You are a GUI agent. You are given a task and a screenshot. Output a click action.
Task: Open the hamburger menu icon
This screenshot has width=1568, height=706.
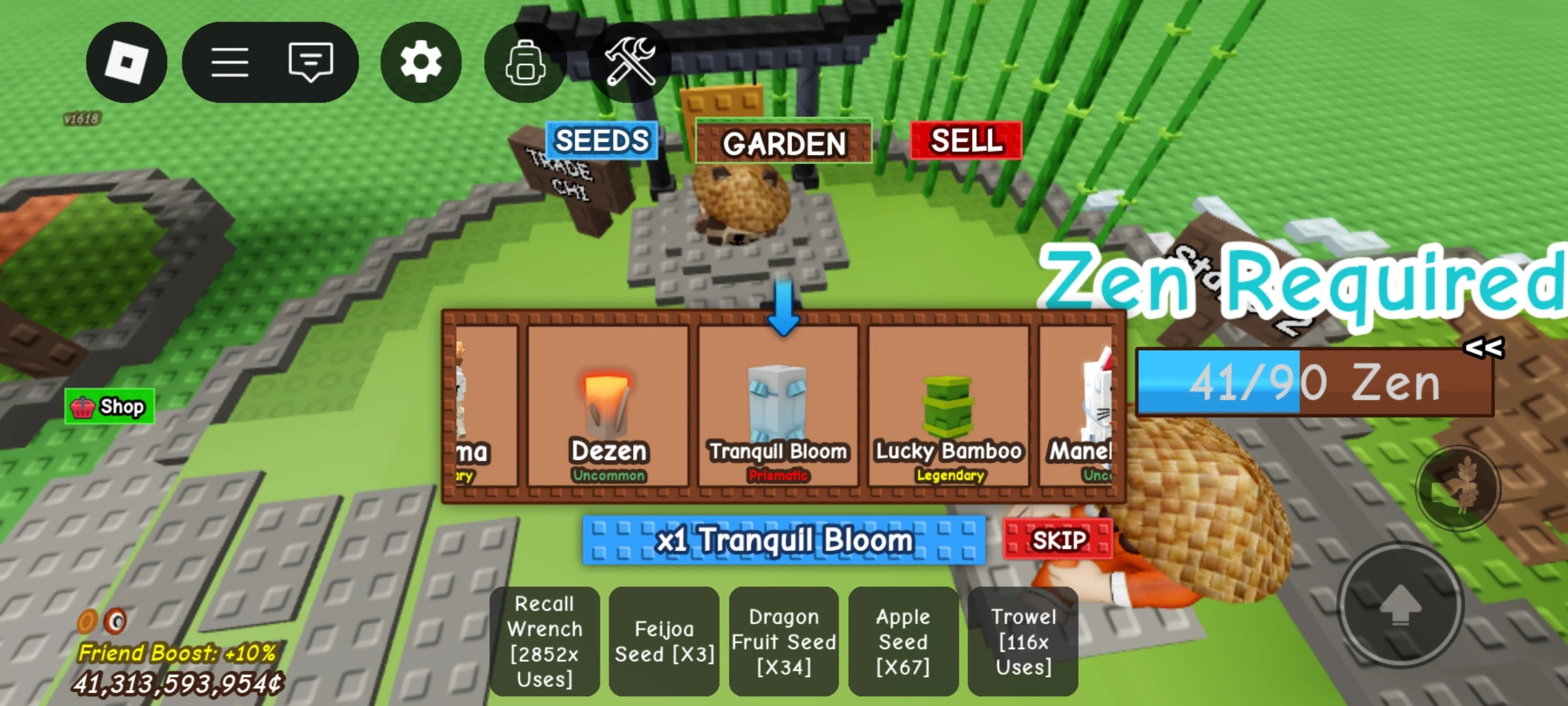[x=230, y=62]
